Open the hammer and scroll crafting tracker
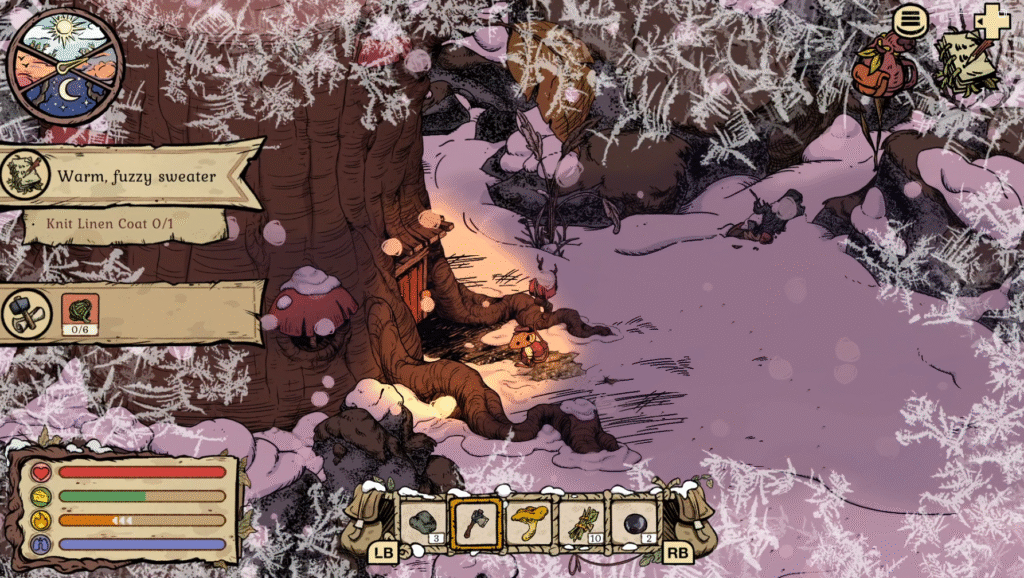 (x=27, y=313)
